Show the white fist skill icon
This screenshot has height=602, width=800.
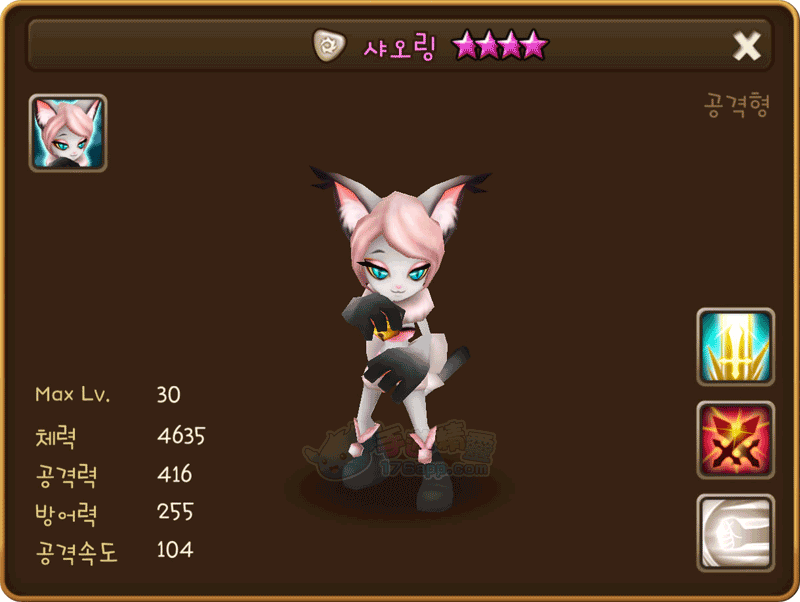click(735, 532)
